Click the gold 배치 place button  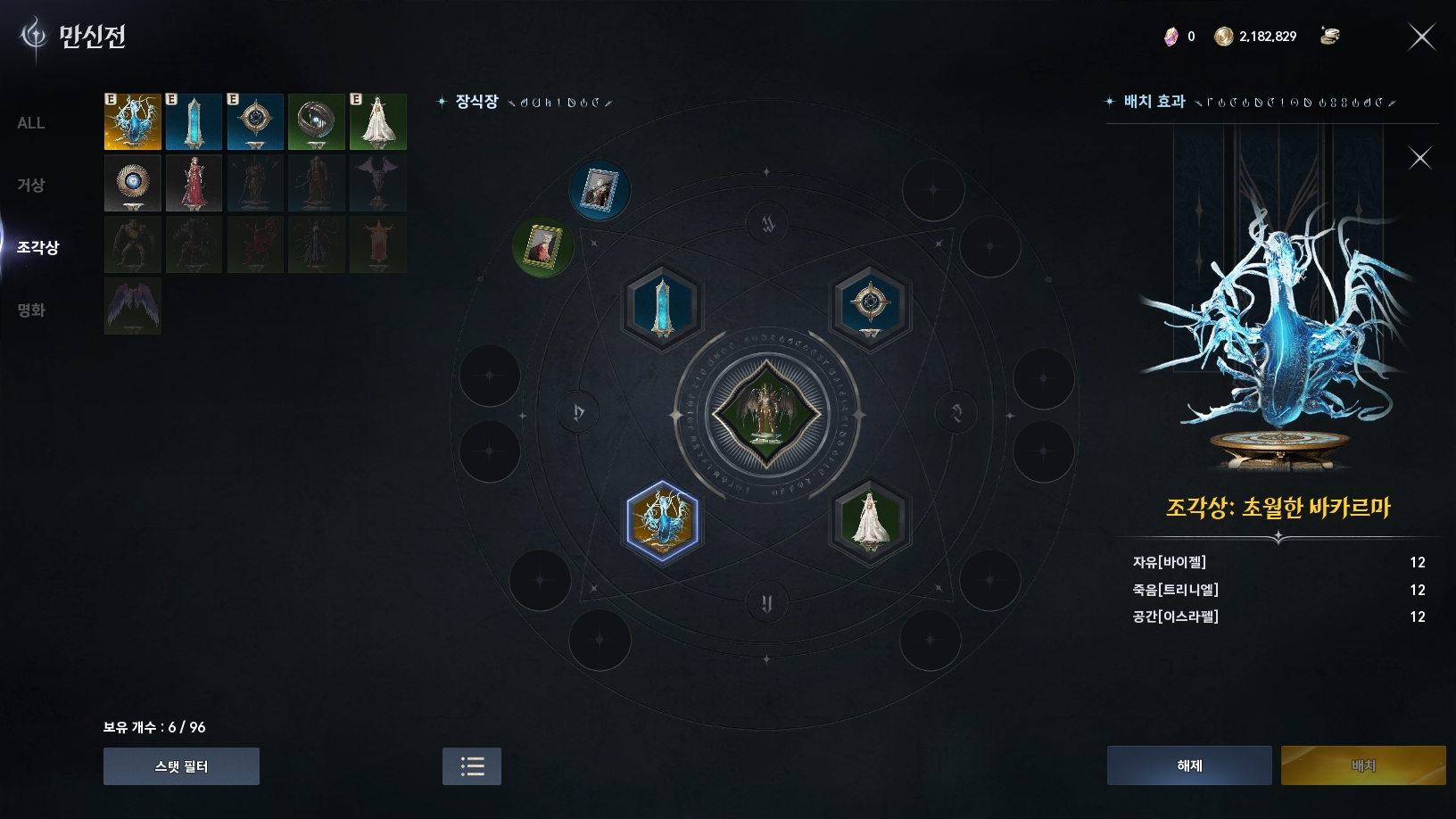[x=1362, y=765]
